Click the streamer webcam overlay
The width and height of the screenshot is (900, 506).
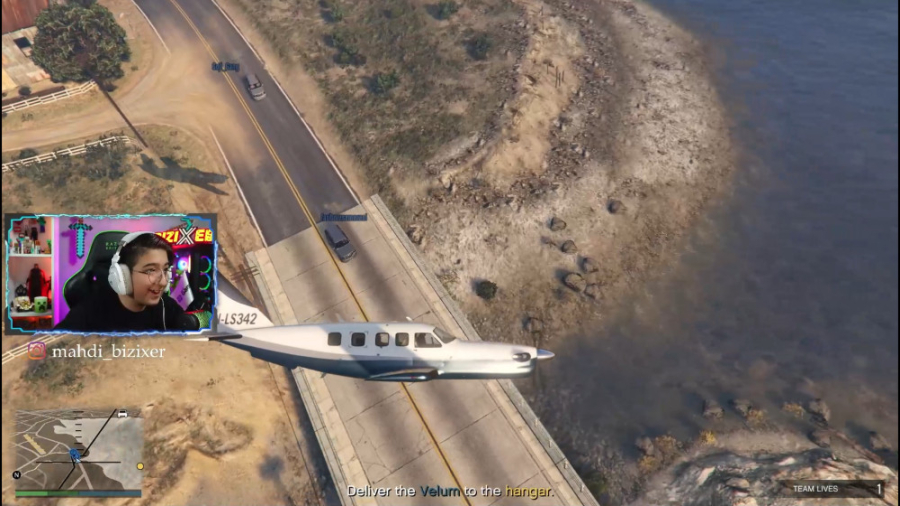tap(110, 273)
